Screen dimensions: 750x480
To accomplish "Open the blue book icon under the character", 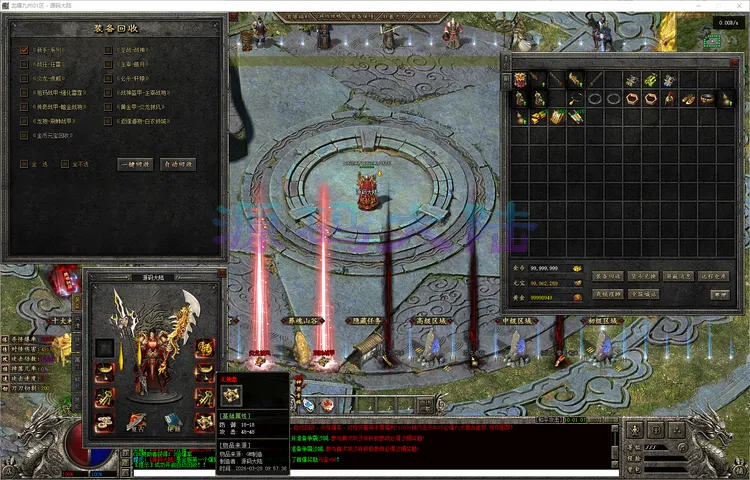I will 171,421.
